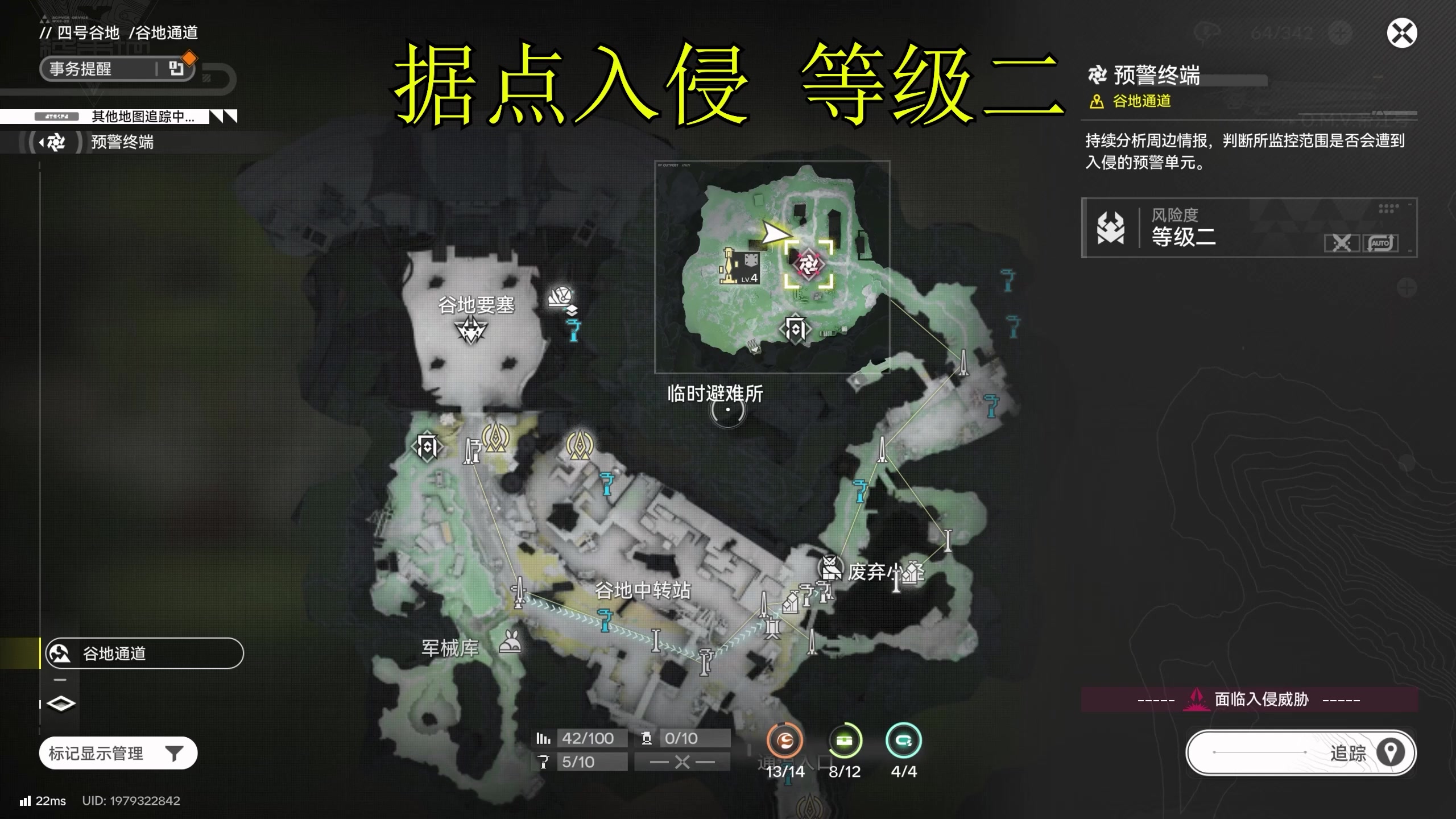Select the owl icon near 废弃小屋

click(830, 566)
